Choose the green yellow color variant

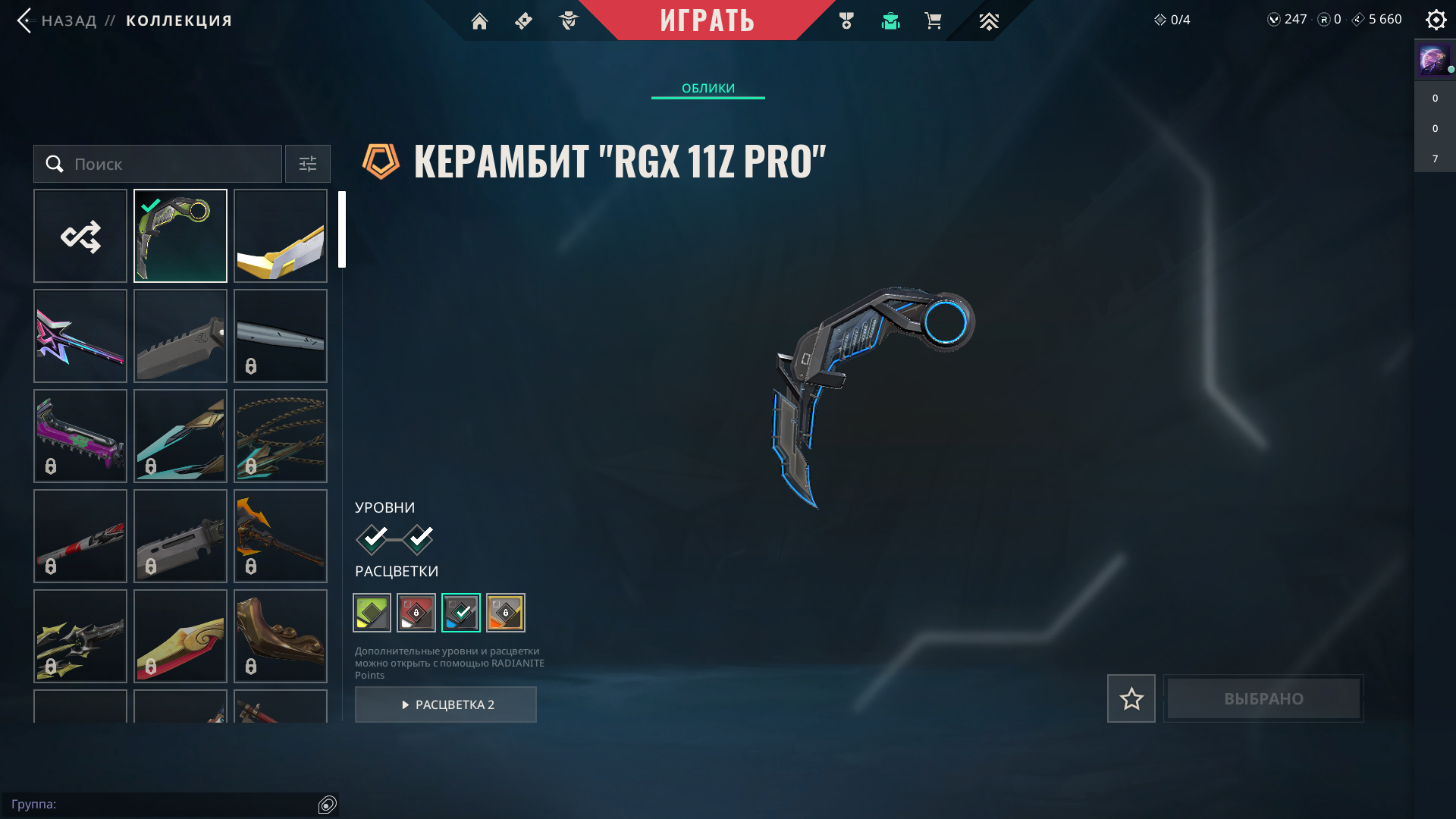point(372,613)
